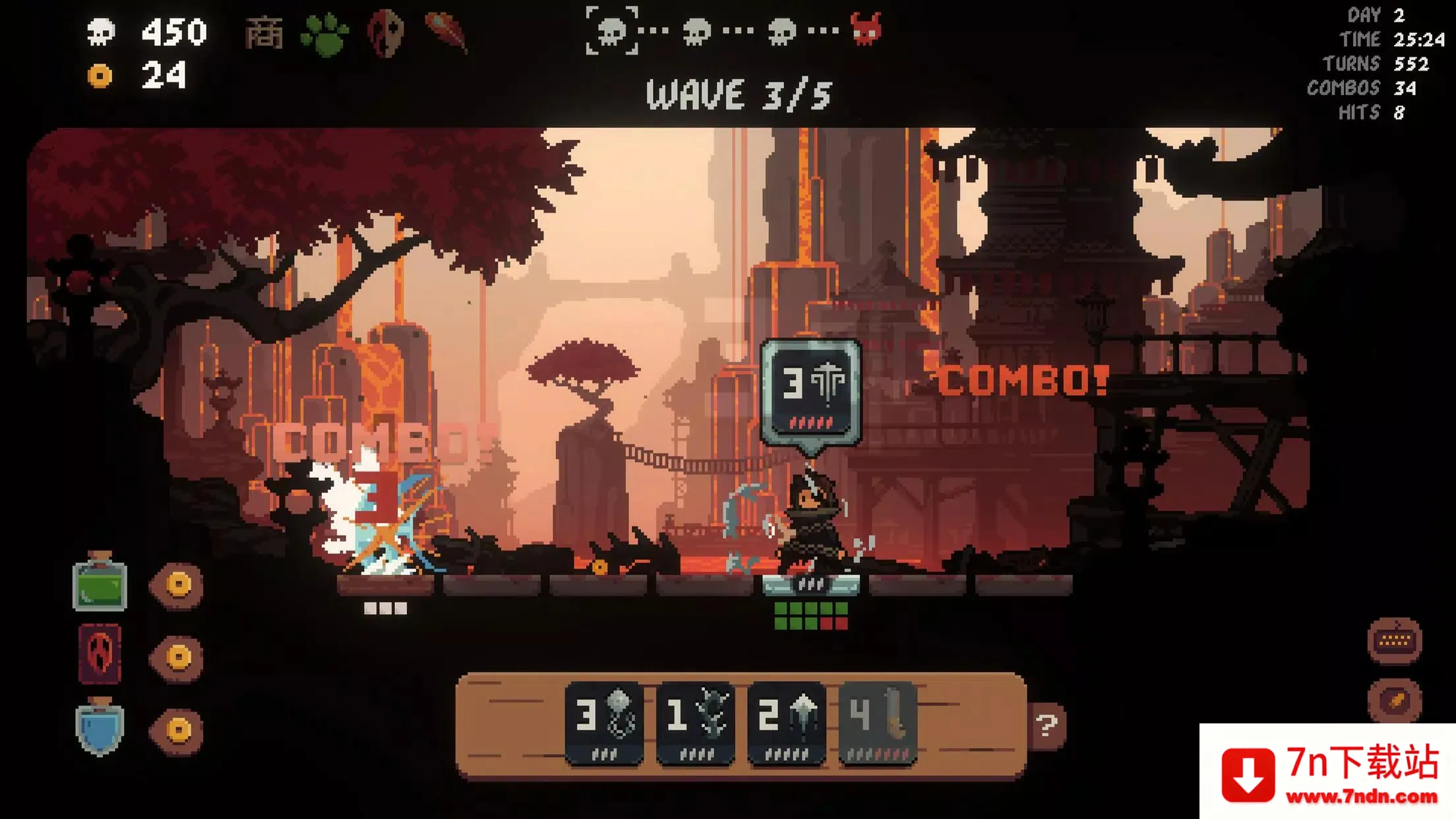Click the coin button beside blue potion
1456x819 pixels.
[178, 729]
